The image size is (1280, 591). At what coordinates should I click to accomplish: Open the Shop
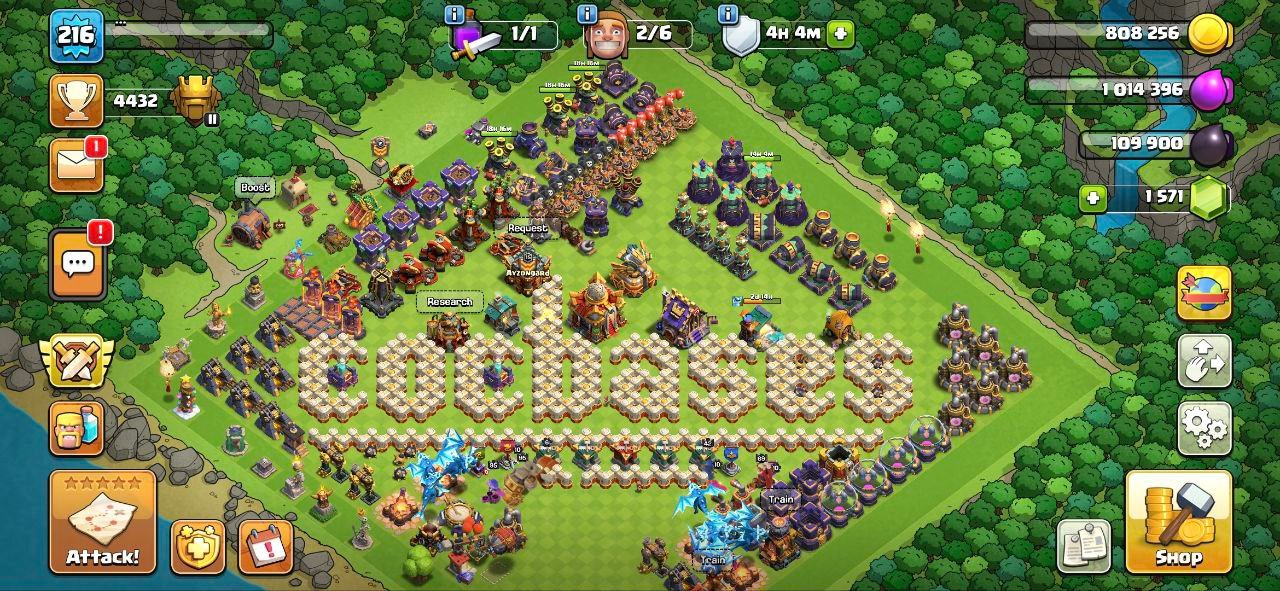coord(1178,522)
